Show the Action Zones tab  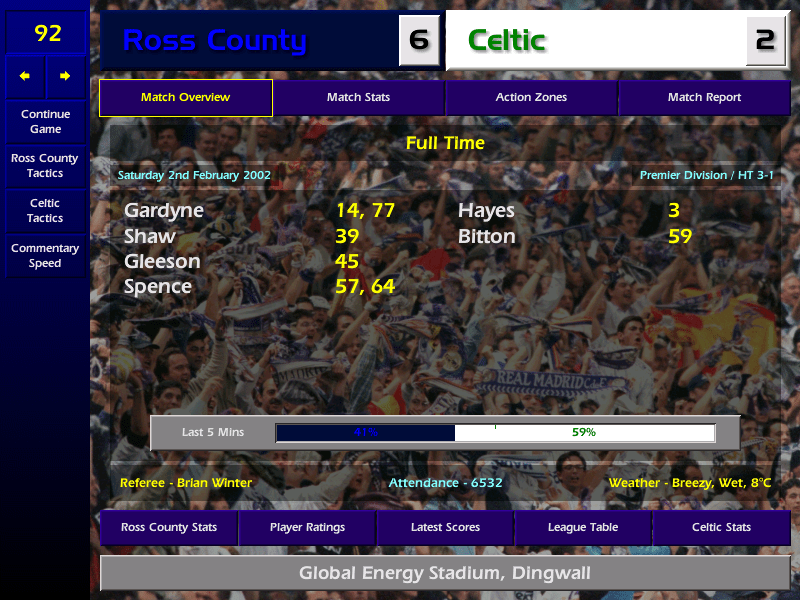point(531,98)
